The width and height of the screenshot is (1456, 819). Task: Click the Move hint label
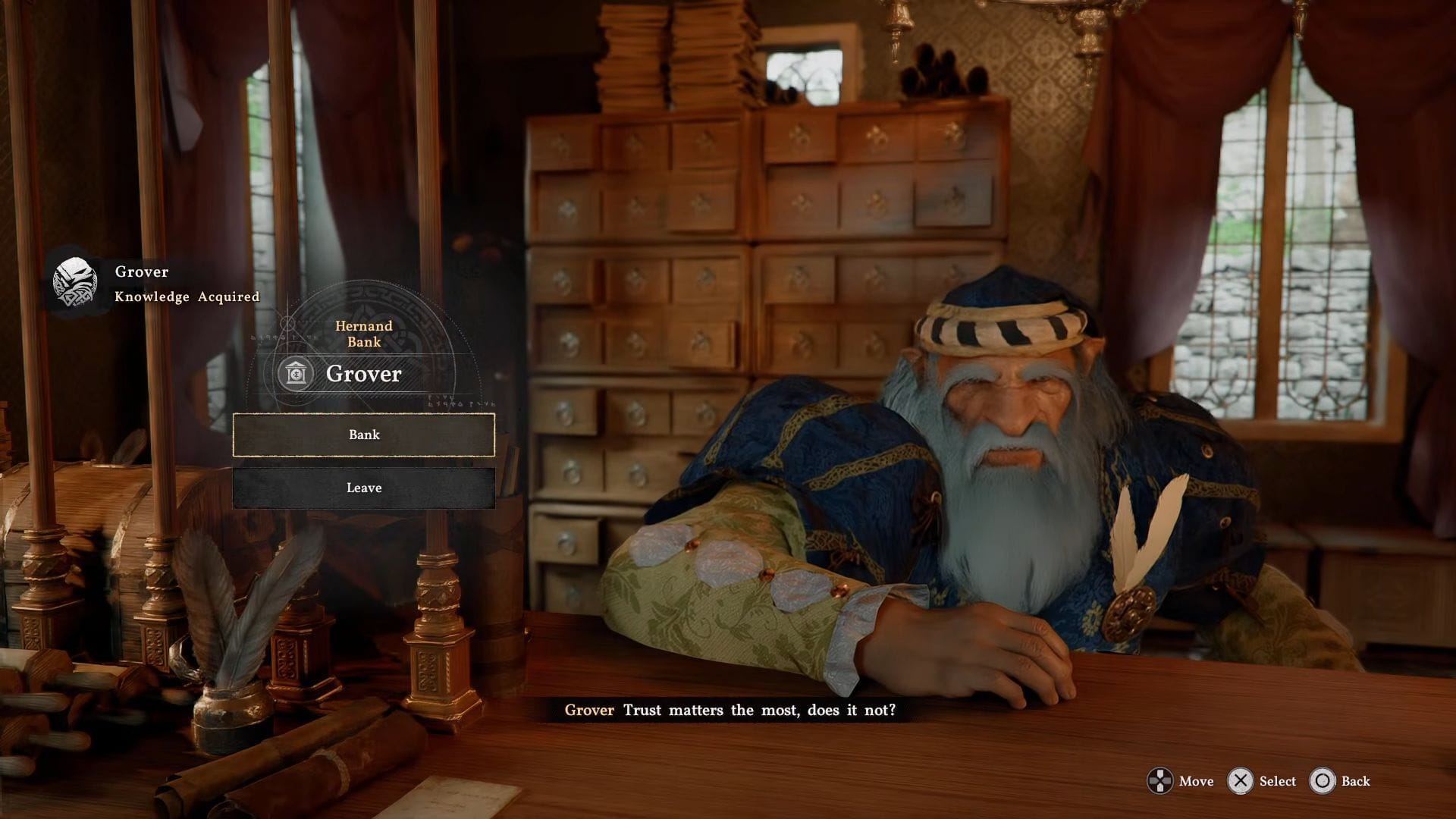point(1197,781)
